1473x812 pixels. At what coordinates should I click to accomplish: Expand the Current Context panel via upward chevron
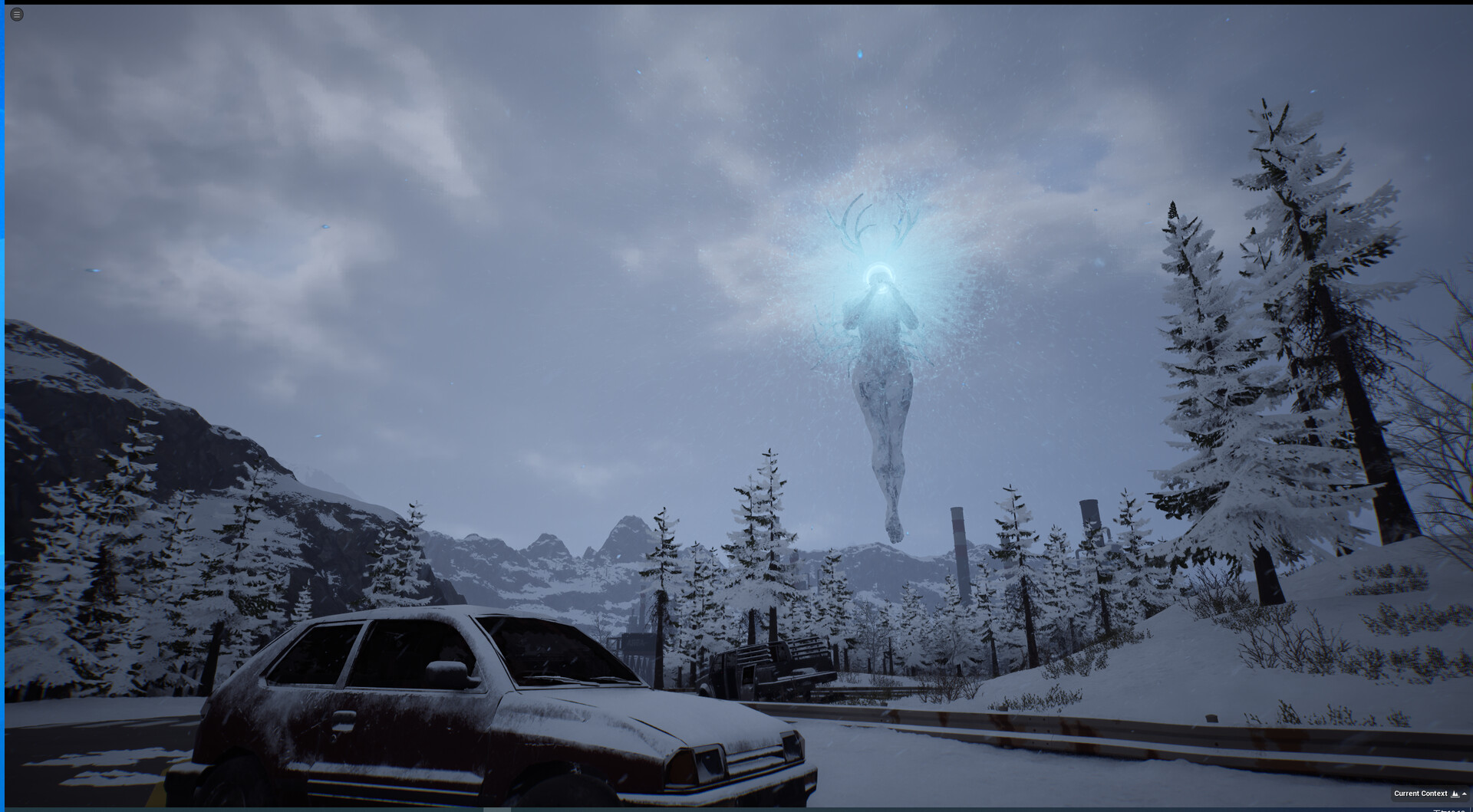1465,794
